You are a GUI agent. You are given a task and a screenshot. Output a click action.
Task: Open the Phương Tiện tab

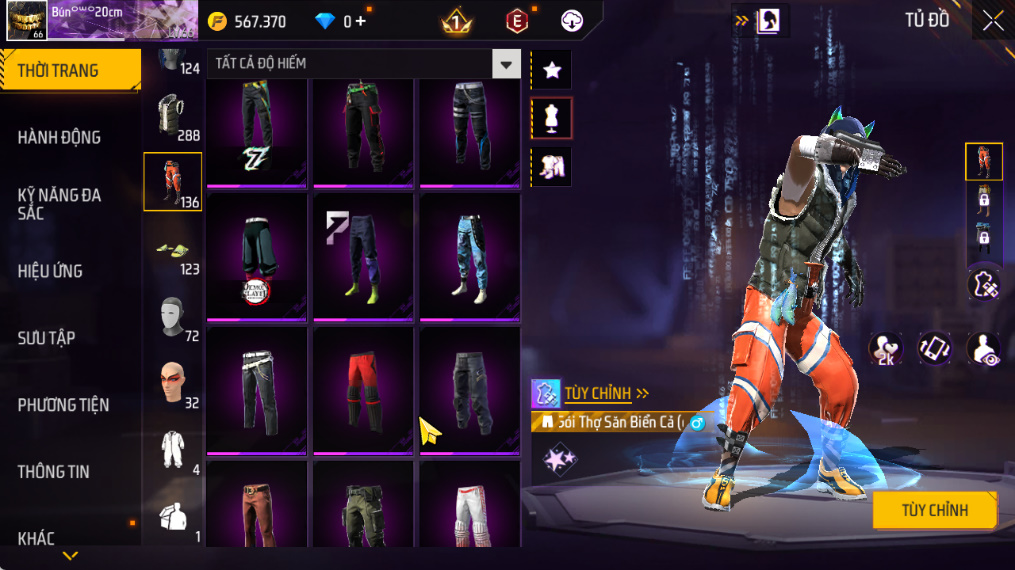[63, 405]
